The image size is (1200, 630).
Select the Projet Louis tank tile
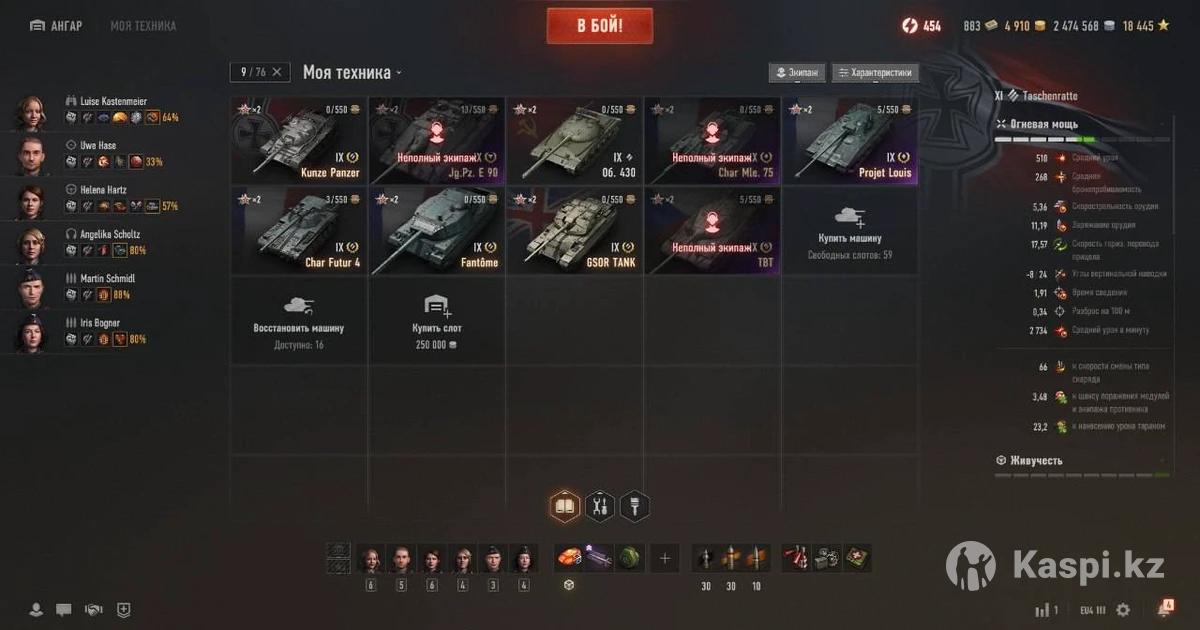[x=850, y=141]
